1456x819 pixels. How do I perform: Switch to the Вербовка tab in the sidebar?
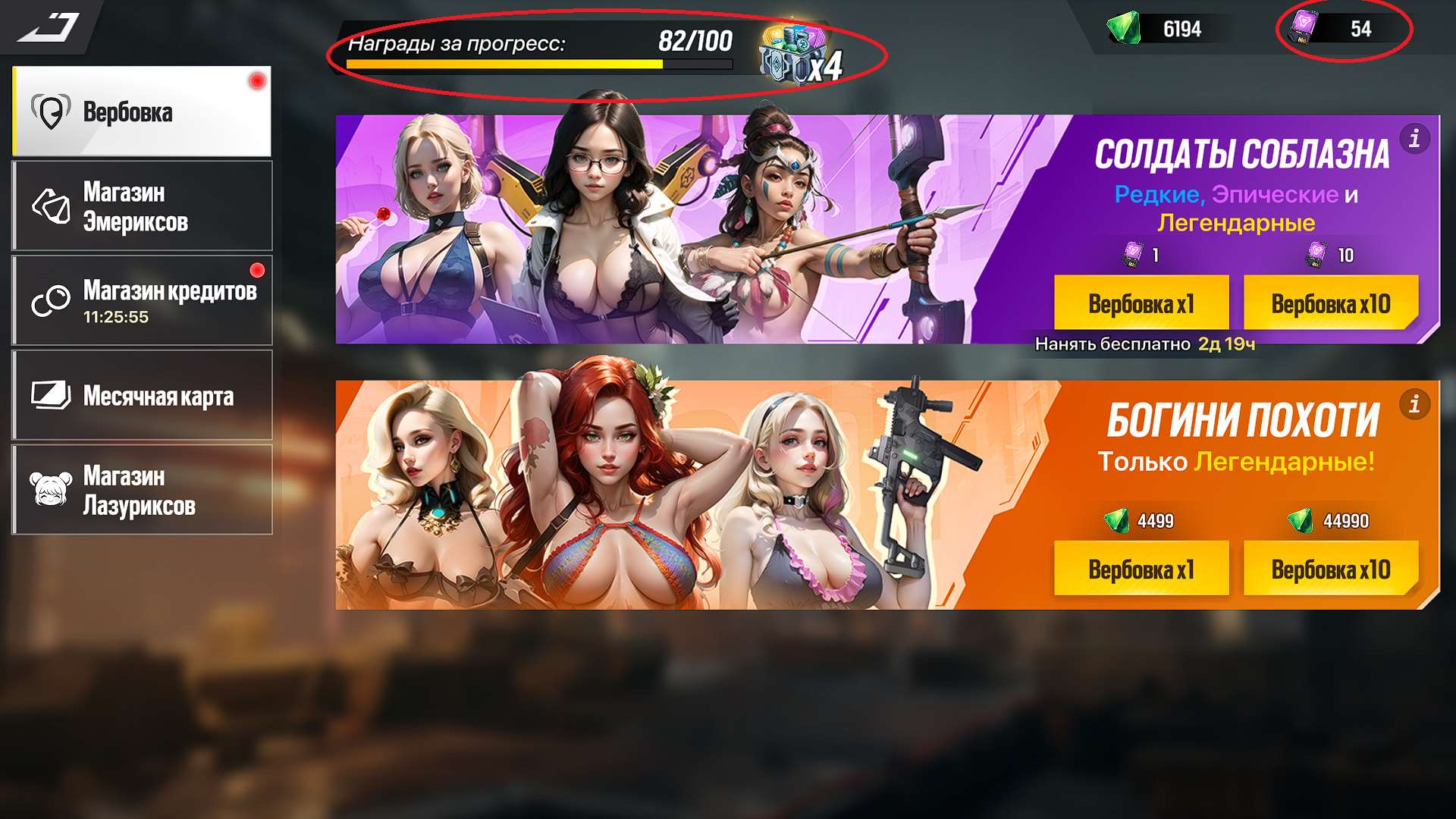click(140, 110)
